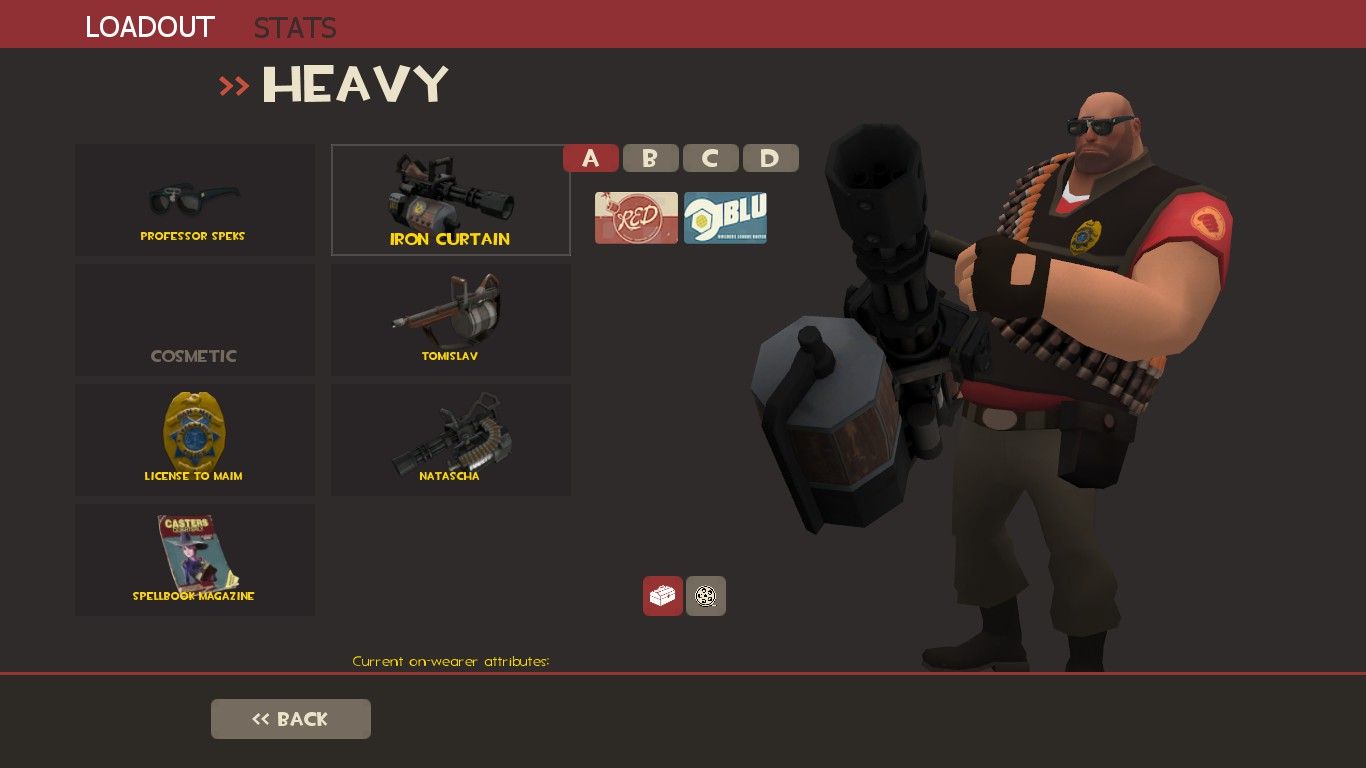
Task: Click the film reel taunt icon
Action: click(705, 596)
